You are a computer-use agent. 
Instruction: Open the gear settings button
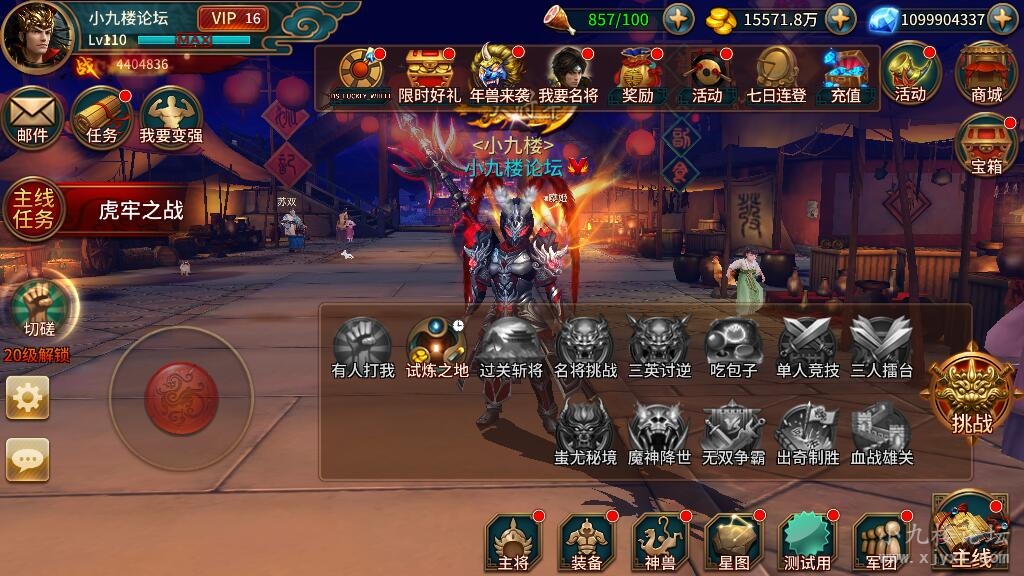(28, 398)
